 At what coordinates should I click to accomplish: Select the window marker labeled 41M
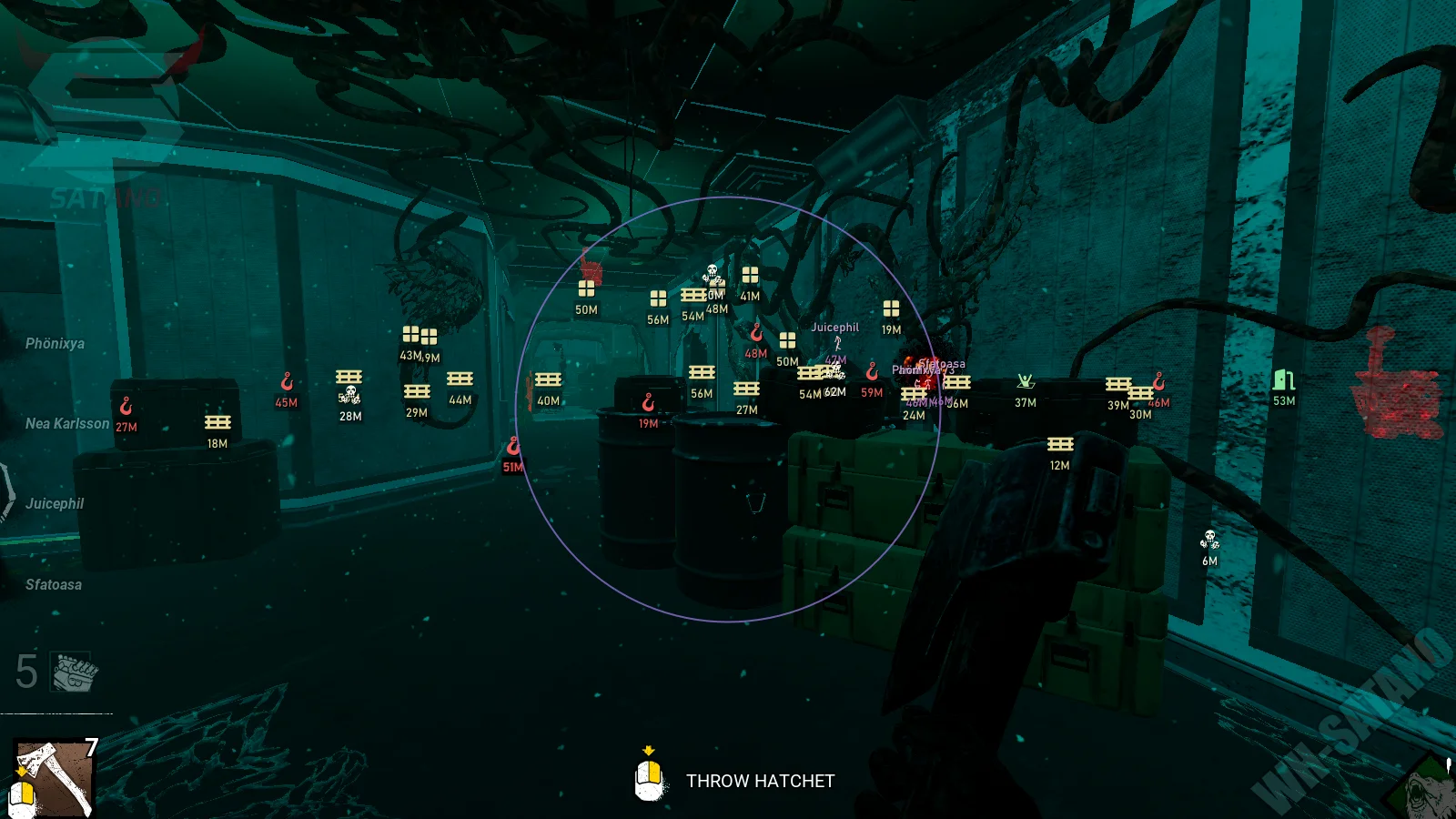tap(750, 275)
